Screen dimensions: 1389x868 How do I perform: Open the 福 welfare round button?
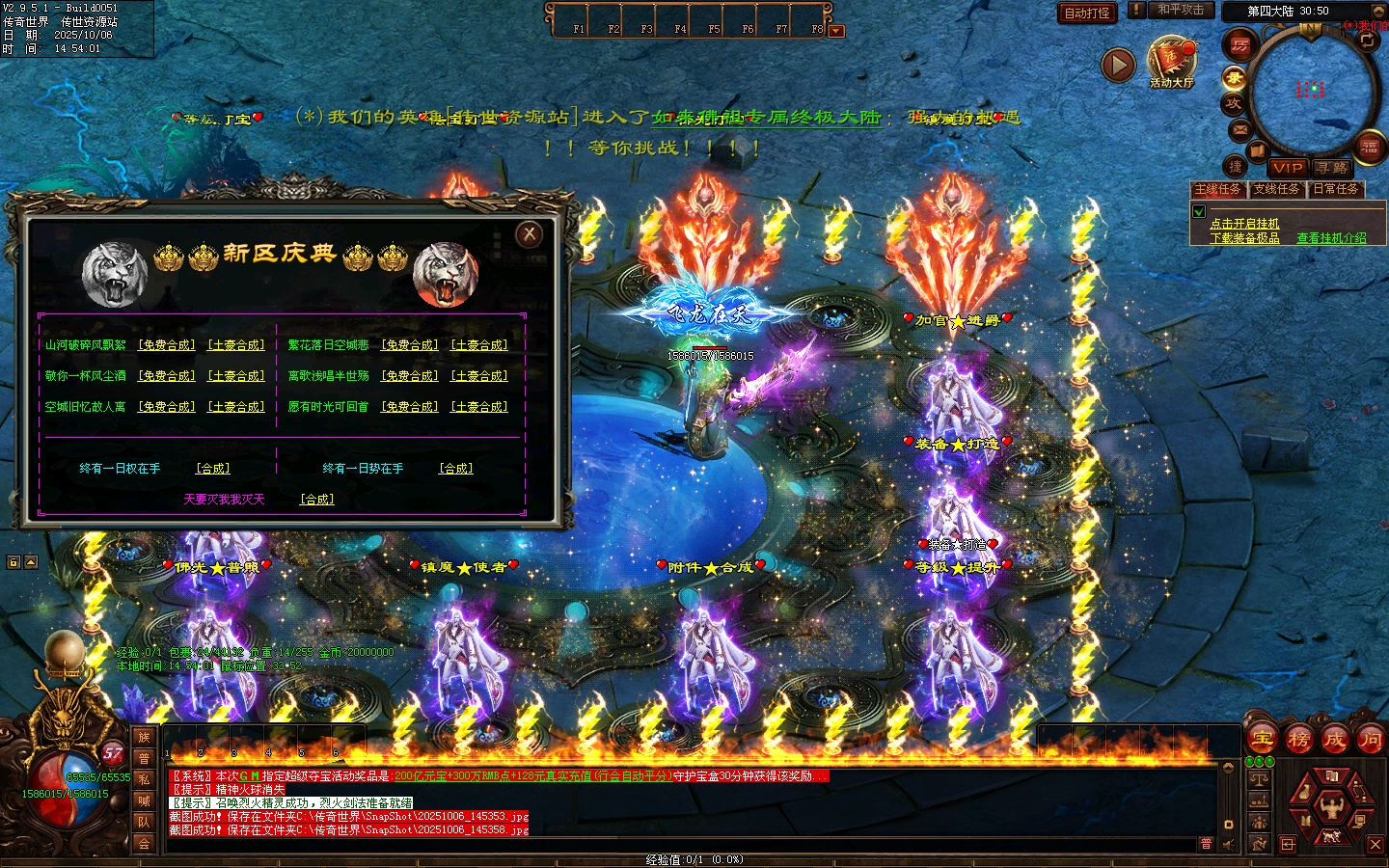click(x=1370, y=148)
